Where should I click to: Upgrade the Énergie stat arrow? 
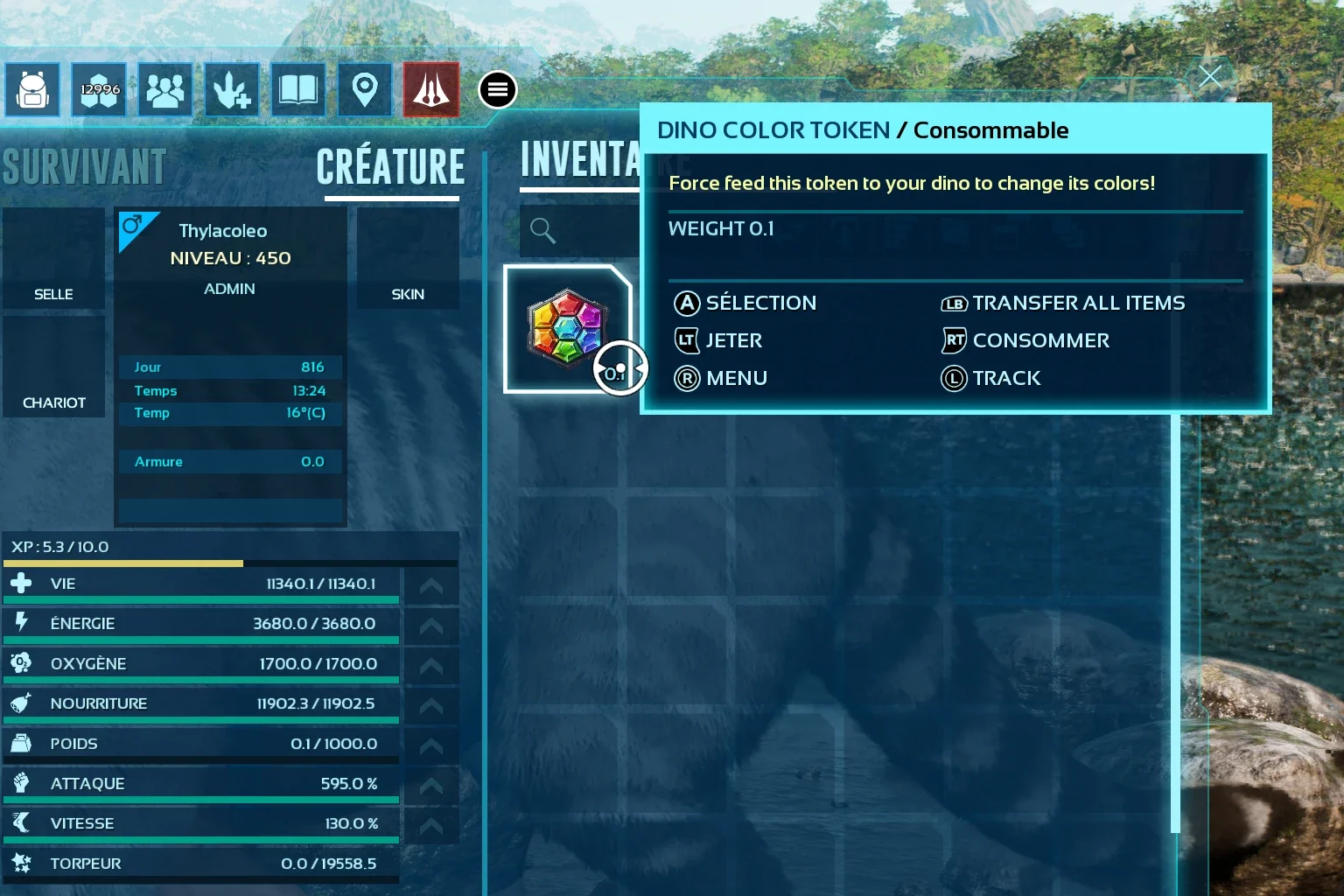(x=430, y=626)
